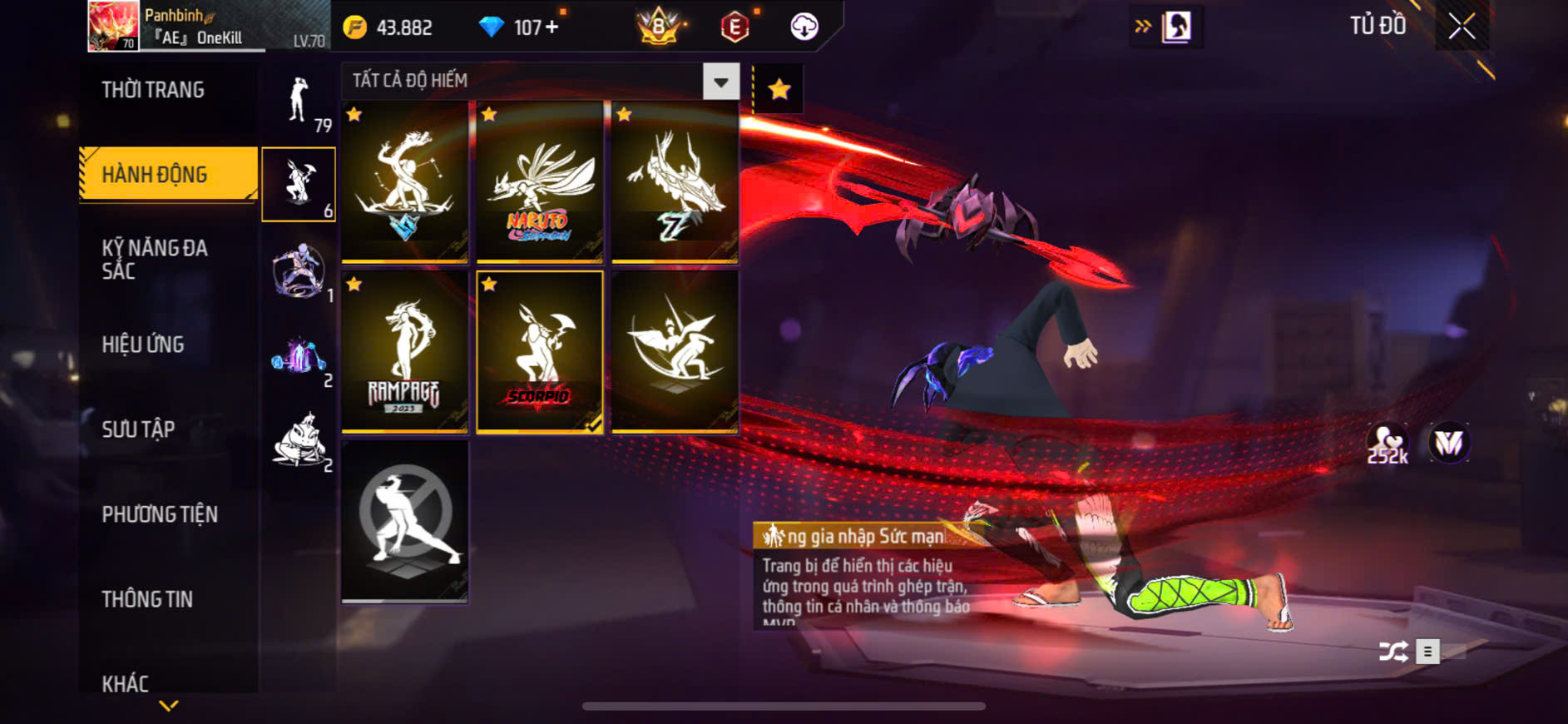1568x724 pixels.
Task: Select the Scorpio emote tile
Action: [539, 352]
